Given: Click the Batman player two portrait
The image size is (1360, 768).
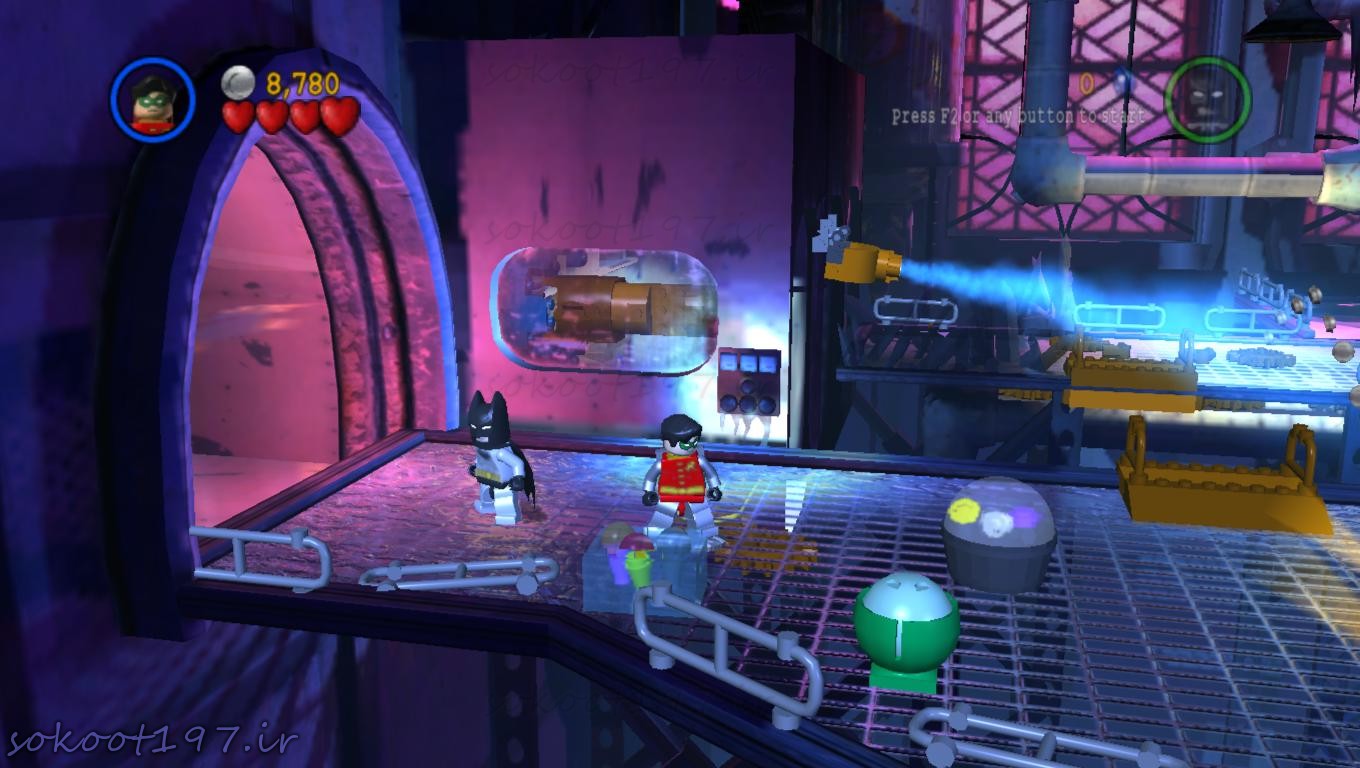Looking at the screenshot, I should (1207, 98).
